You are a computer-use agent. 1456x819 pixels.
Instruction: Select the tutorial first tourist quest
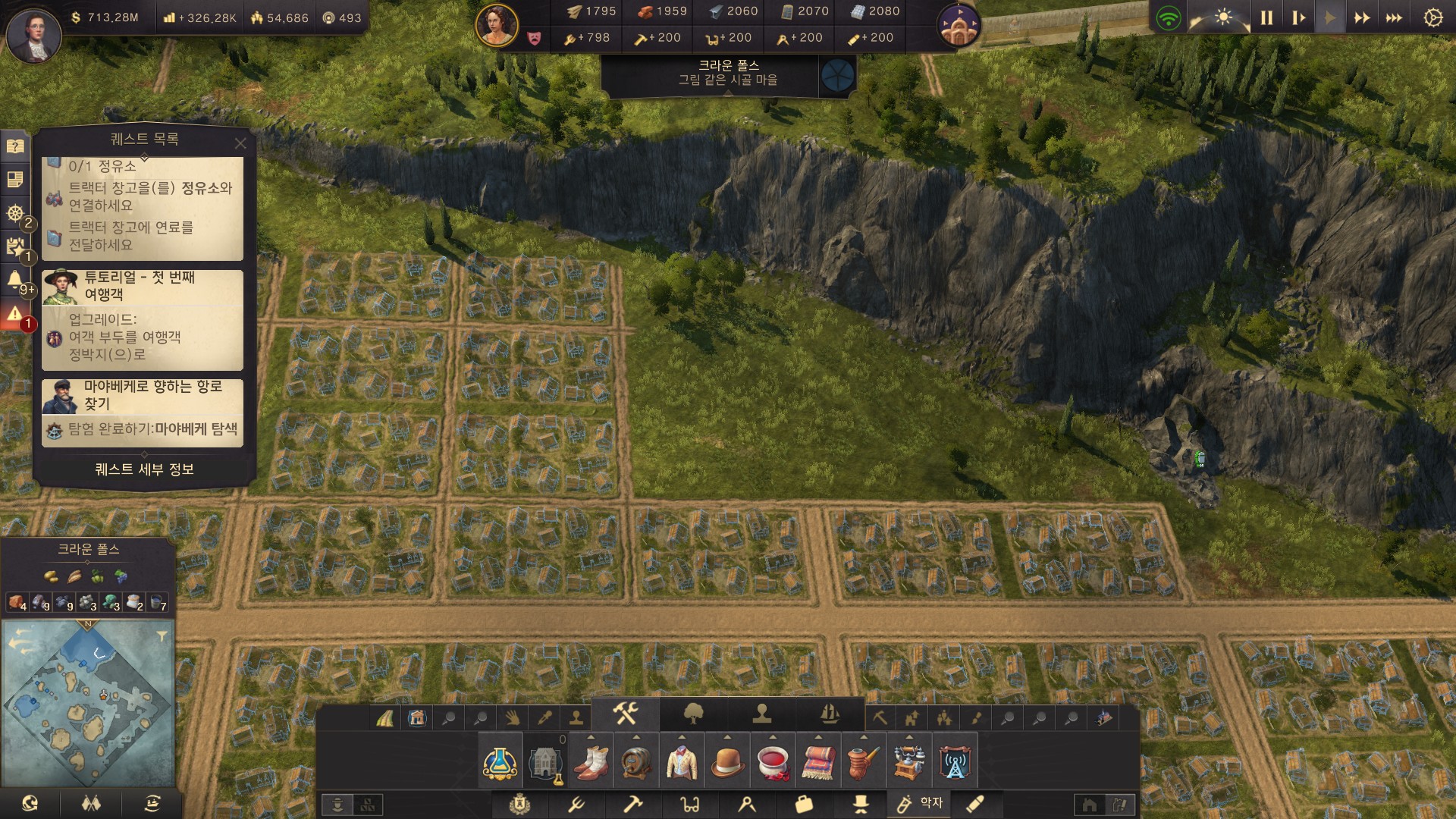[x=143, y=318]
